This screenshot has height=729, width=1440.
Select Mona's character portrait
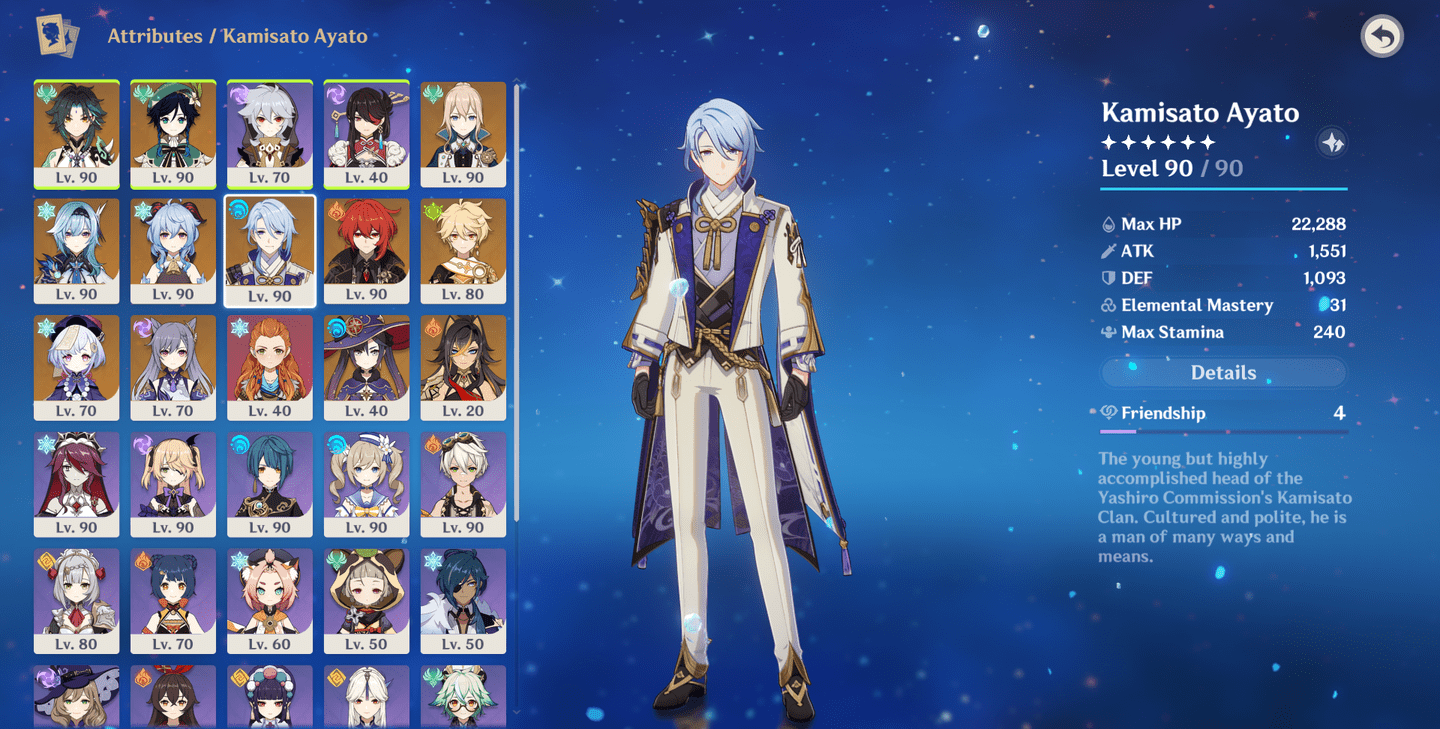pyautogui.click(x=366, y=368)
